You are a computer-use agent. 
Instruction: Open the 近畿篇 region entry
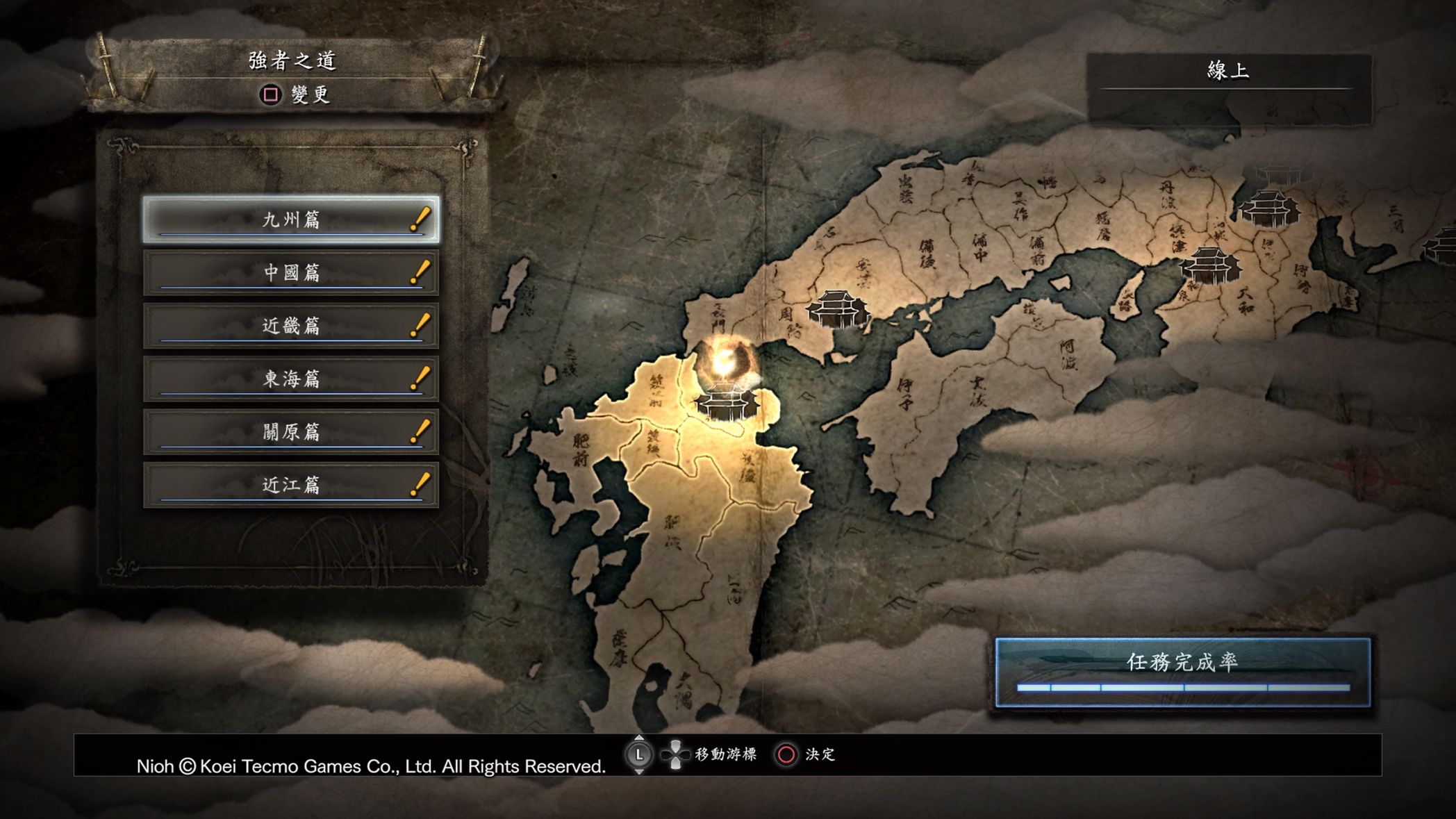tap(291, 326)
